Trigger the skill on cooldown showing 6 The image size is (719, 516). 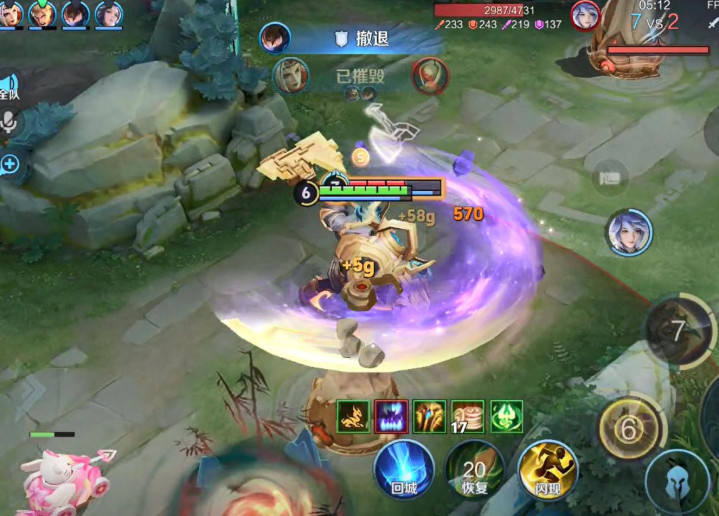point(629,430)
